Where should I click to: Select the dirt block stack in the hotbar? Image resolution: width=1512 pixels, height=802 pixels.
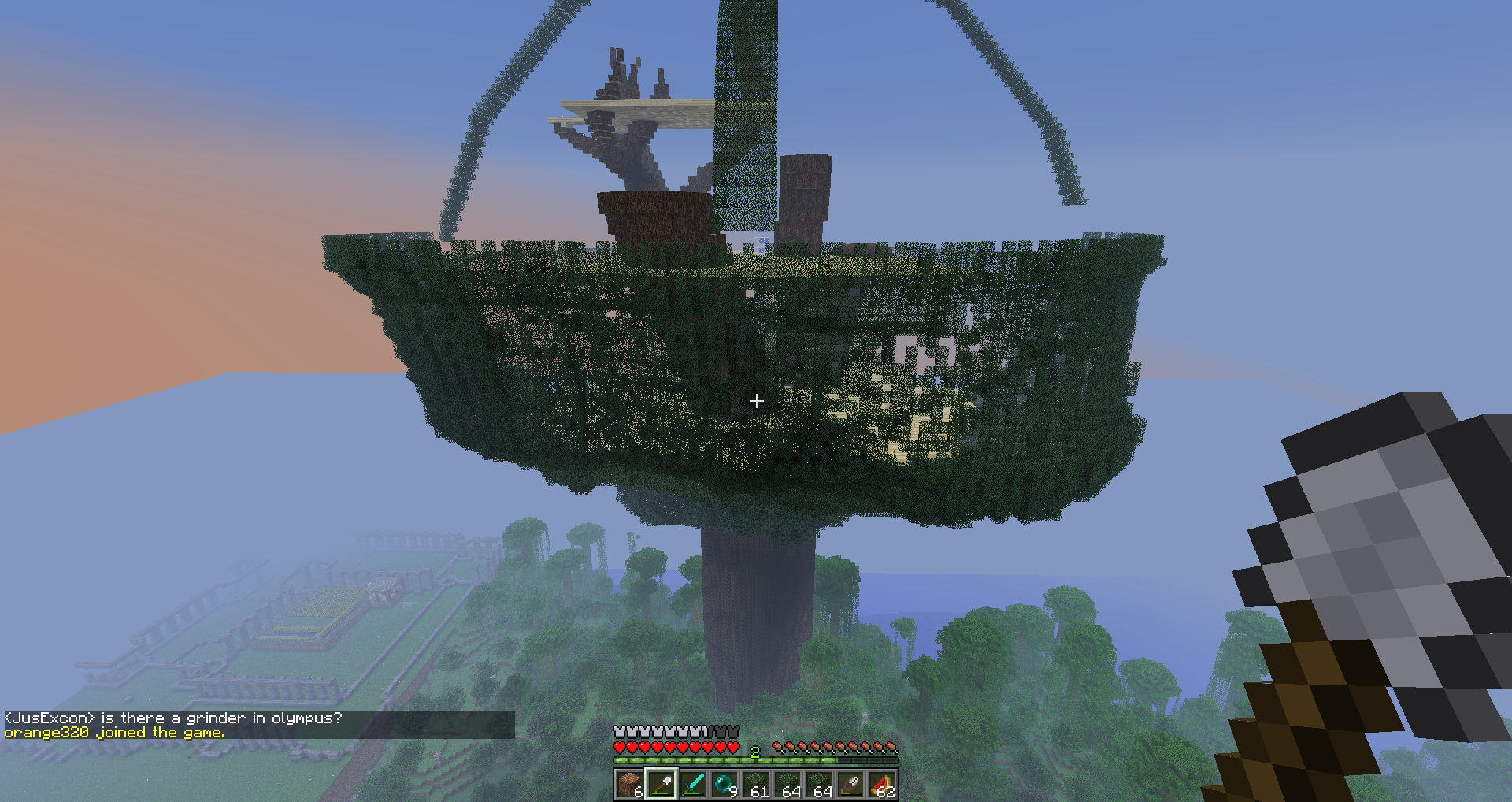pyautogui.click(x=629, y=785)
